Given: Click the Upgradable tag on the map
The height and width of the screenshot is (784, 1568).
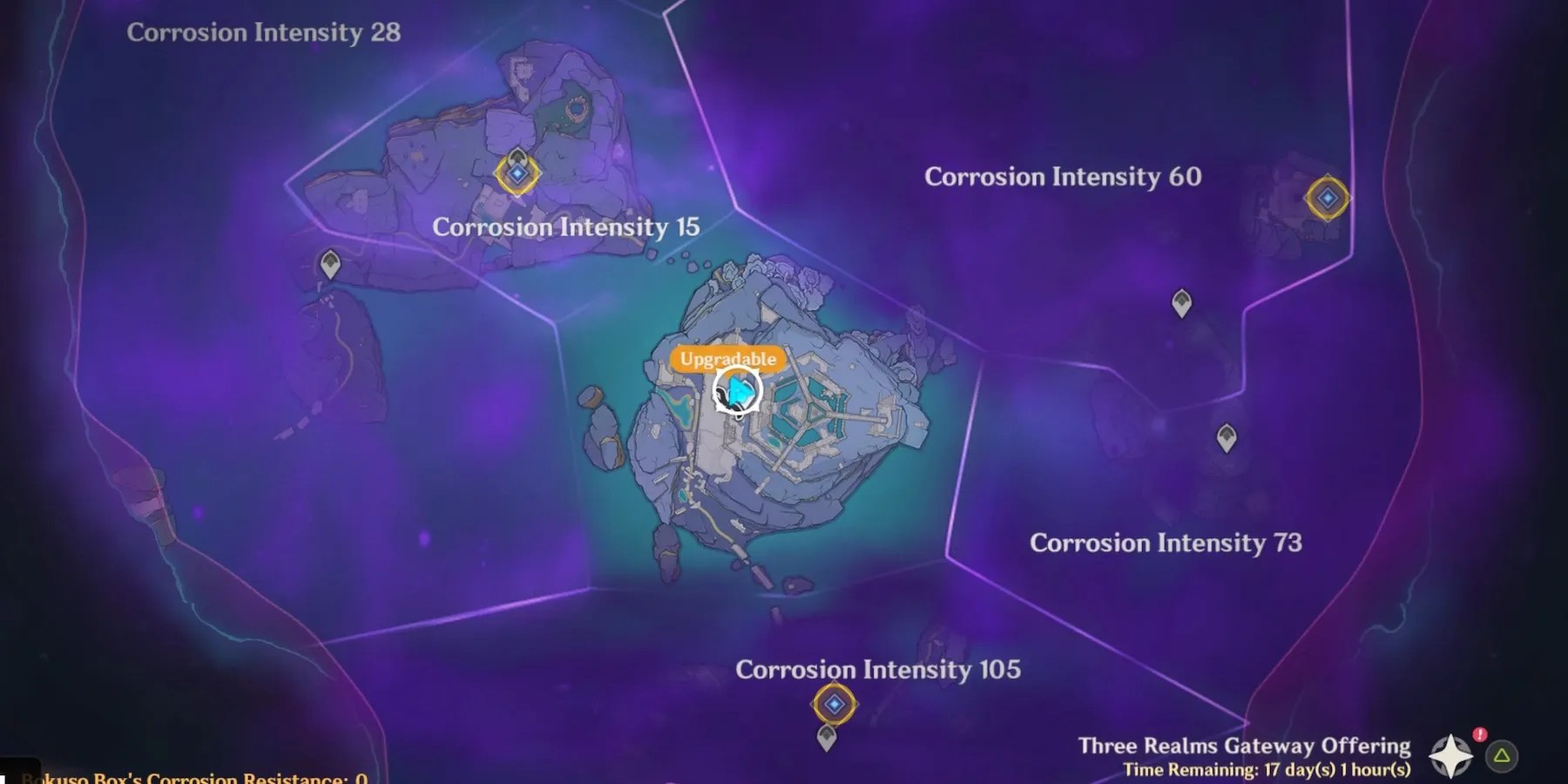Looking at the screenshot, I should (x=727, y=357).
